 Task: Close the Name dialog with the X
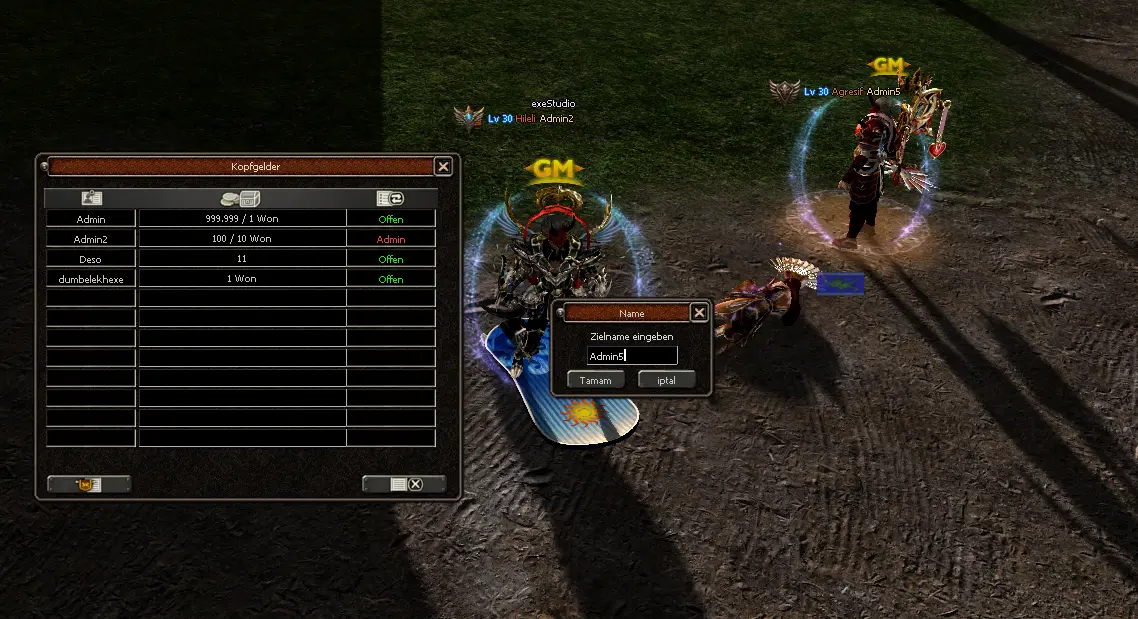click(x=699, y=313)
